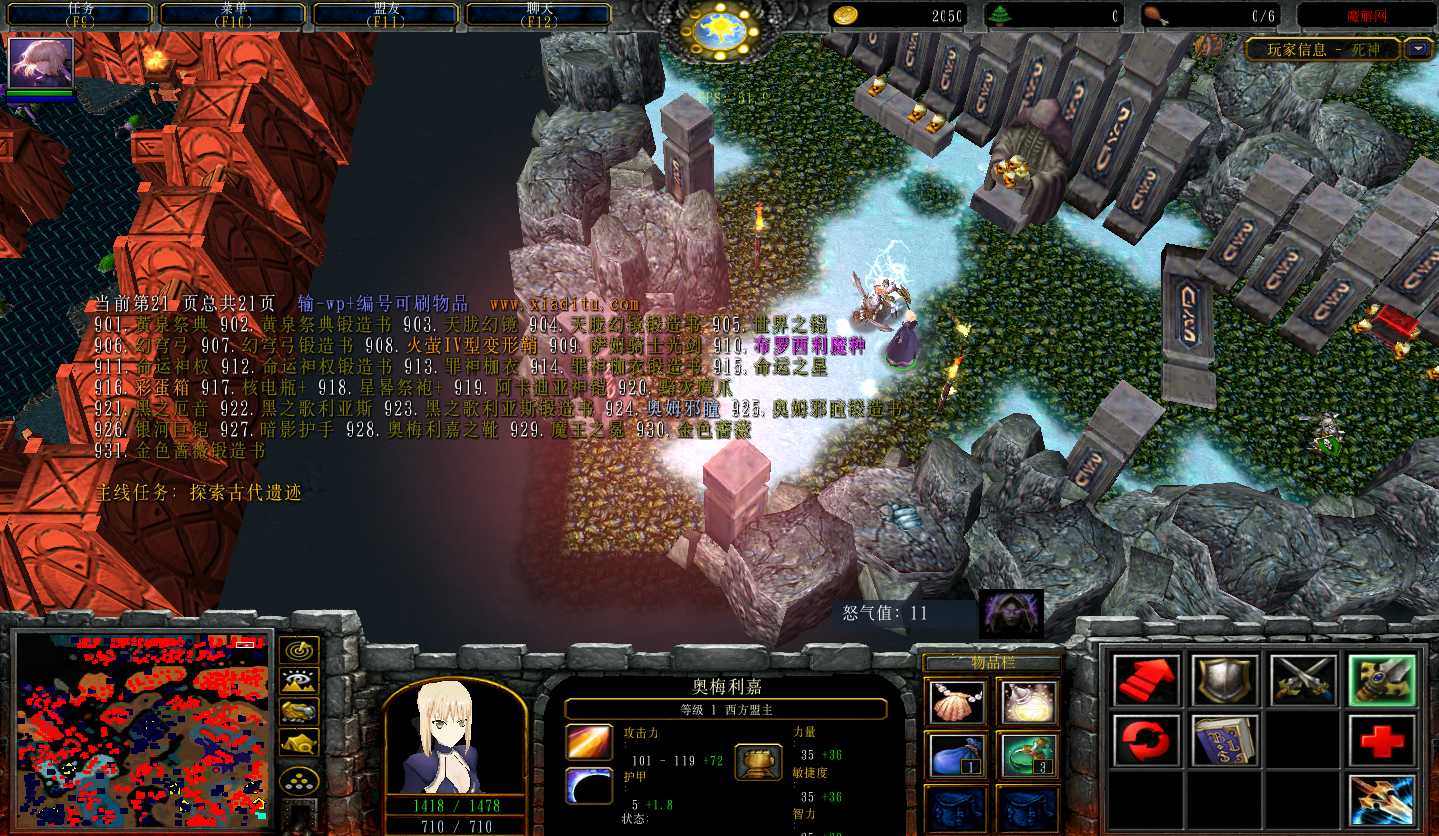
Task: Open the red cross hero skills menu
Action: 1382,740
